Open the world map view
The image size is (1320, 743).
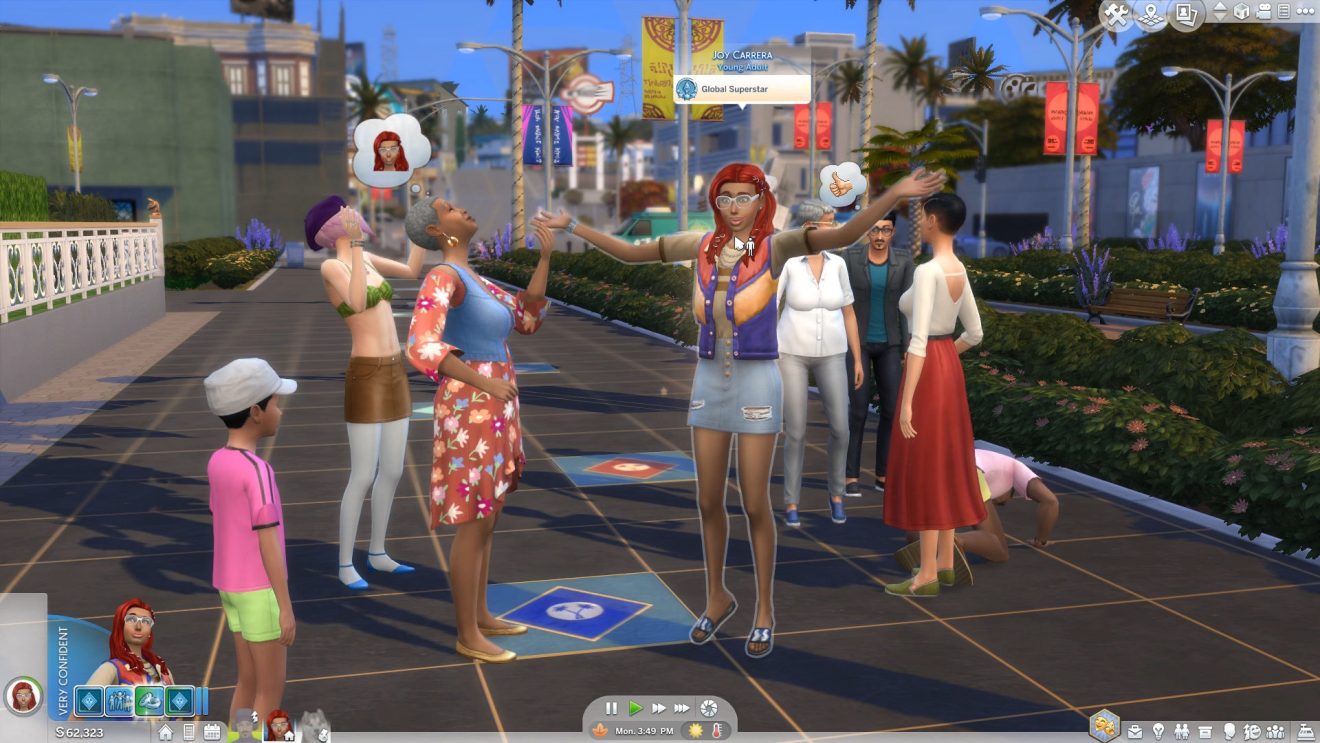point(1151,15)
